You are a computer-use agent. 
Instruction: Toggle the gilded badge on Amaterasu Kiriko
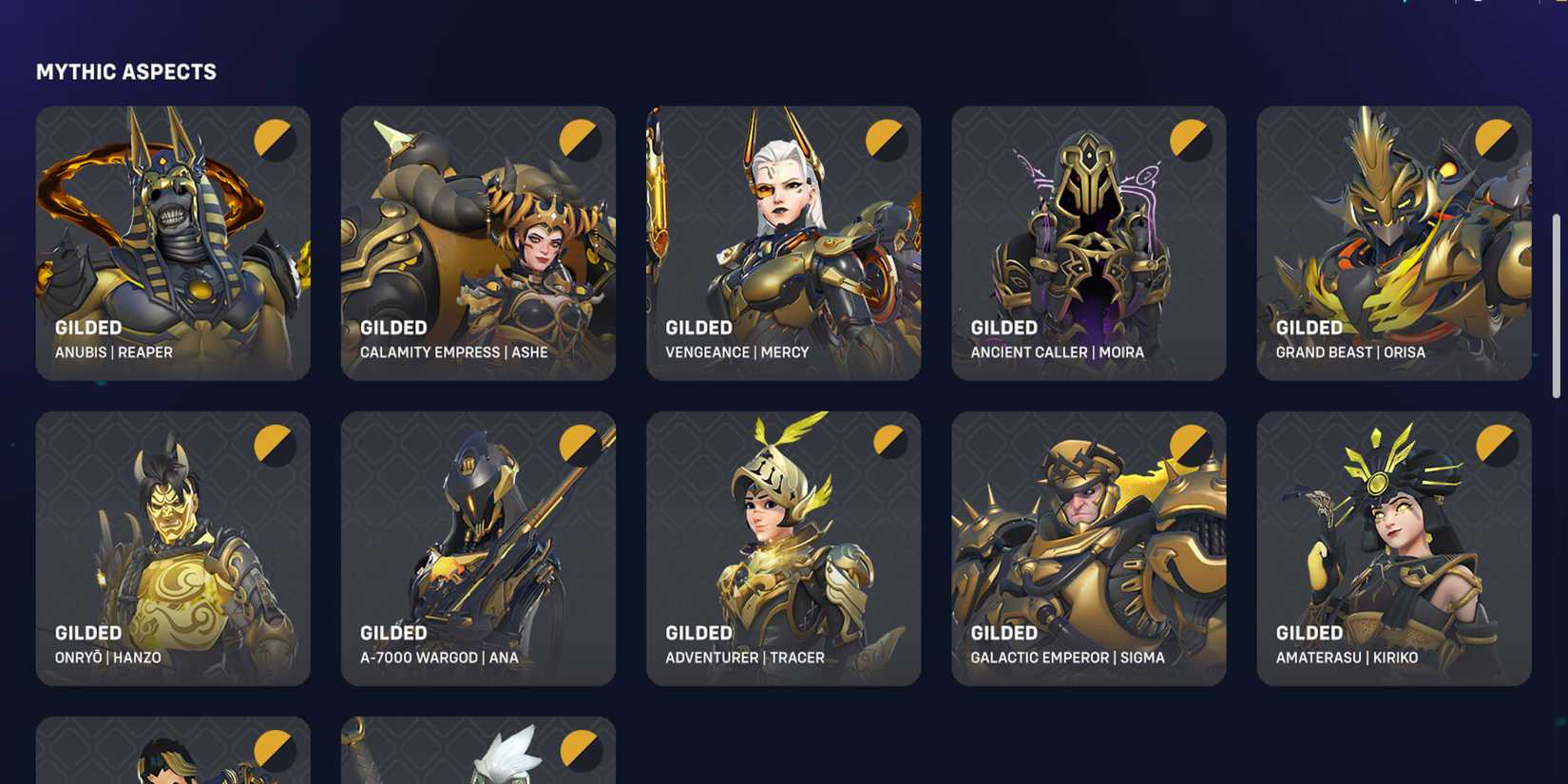point(1496,444)
